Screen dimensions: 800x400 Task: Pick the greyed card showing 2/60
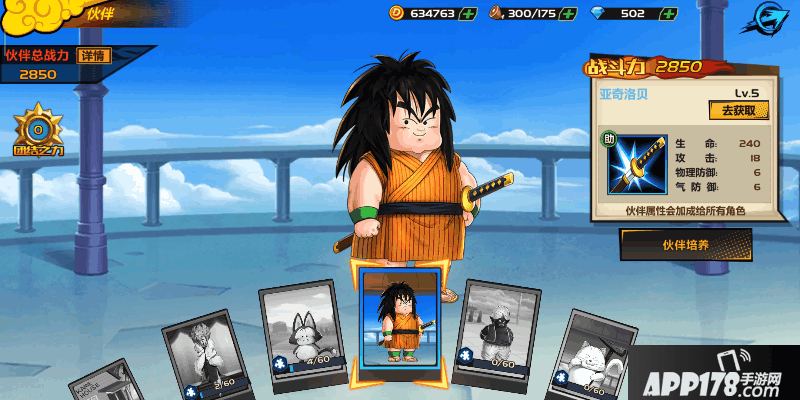pos(210,355)
